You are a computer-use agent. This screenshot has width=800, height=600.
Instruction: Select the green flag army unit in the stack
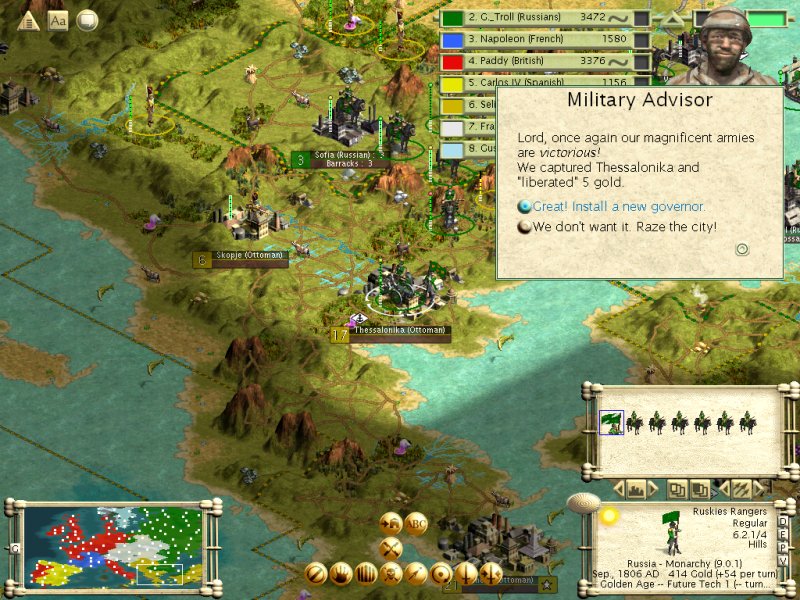[x=609, y=423]
